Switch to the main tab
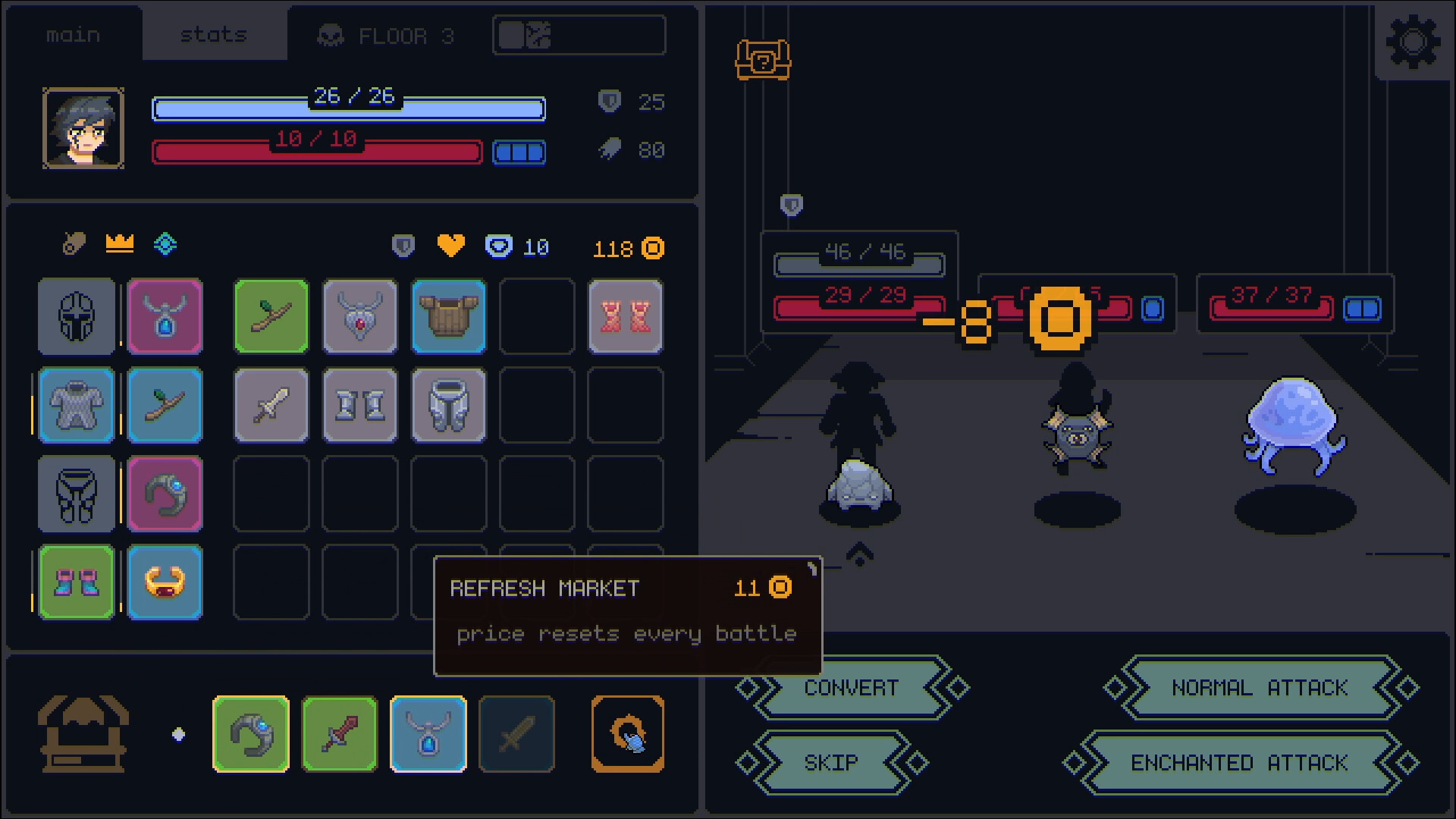This screenshot has width=1456, height=819. point(73,33)
